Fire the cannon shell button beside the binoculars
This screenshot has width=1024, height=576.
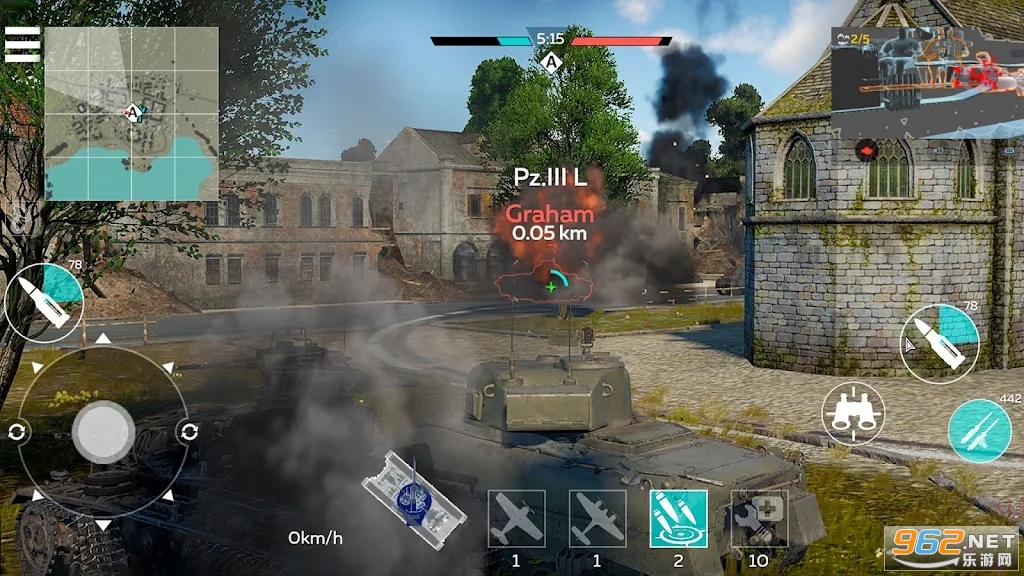[939, 343]
